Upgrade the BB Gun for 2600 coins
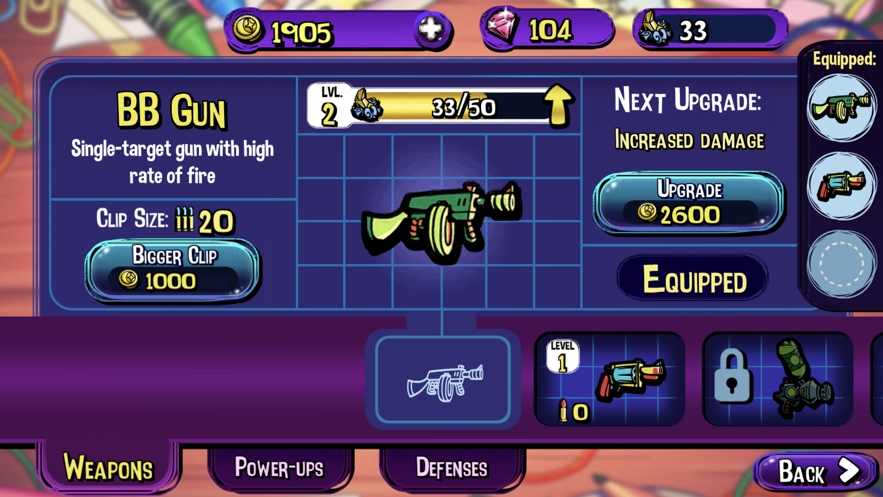883x497 pixels. [689, 202]
